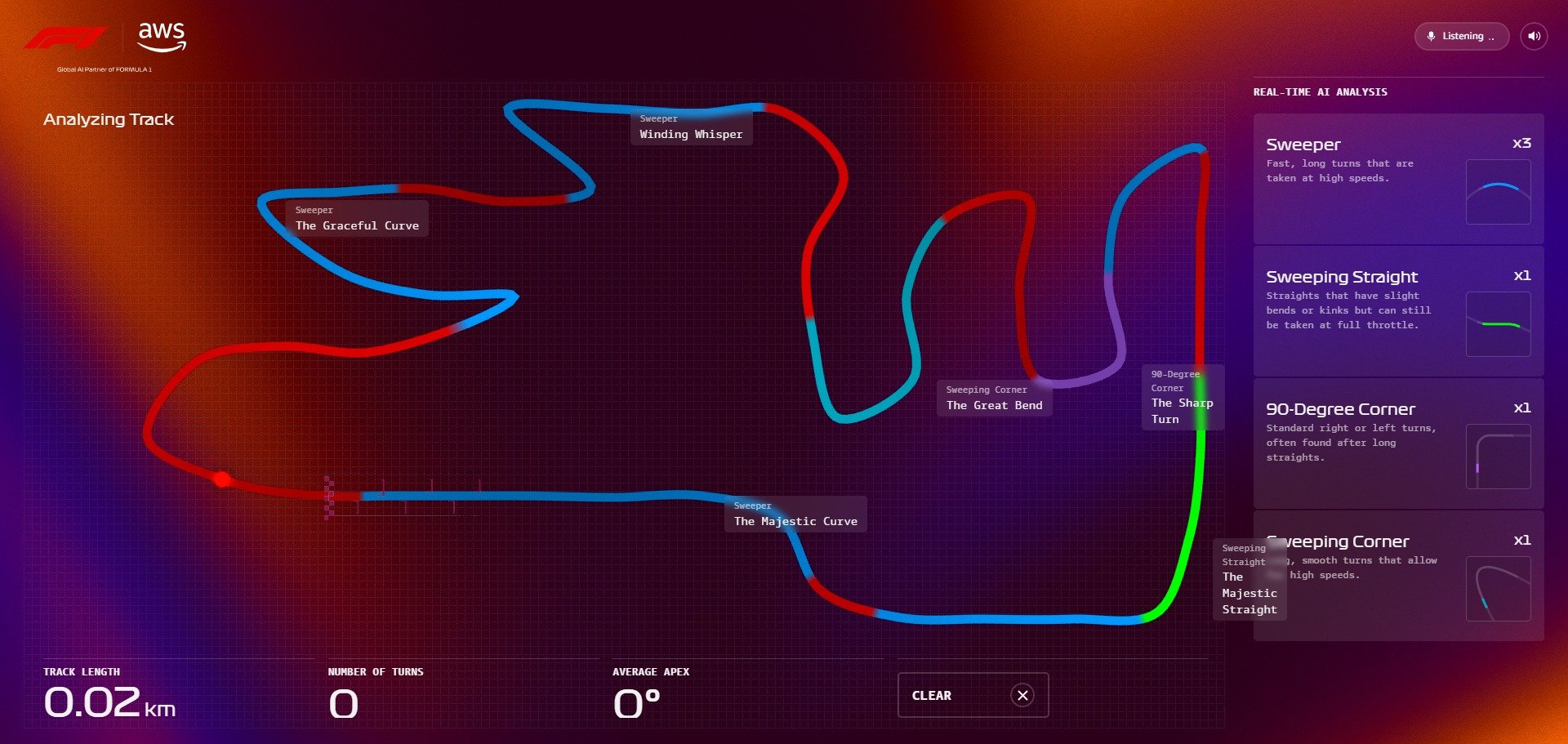Click The Majestic Straight label
Screen dimensions: 1568x744
(1248, 580)
